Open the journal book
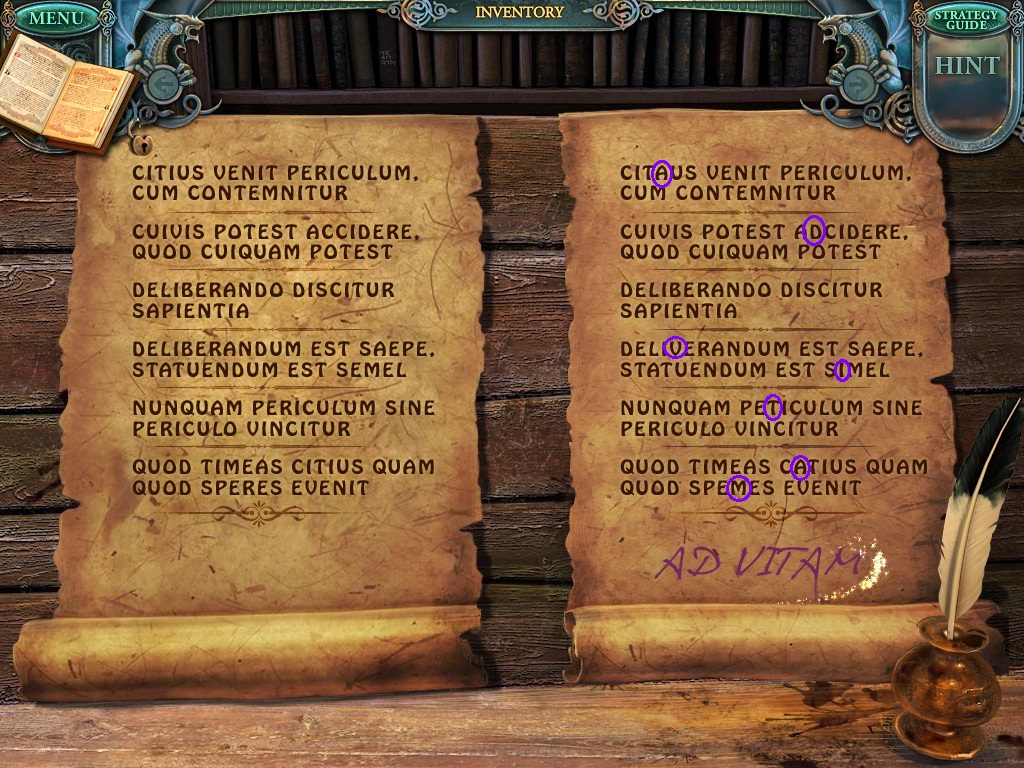The image size is (1024, 768). [68, 93]
